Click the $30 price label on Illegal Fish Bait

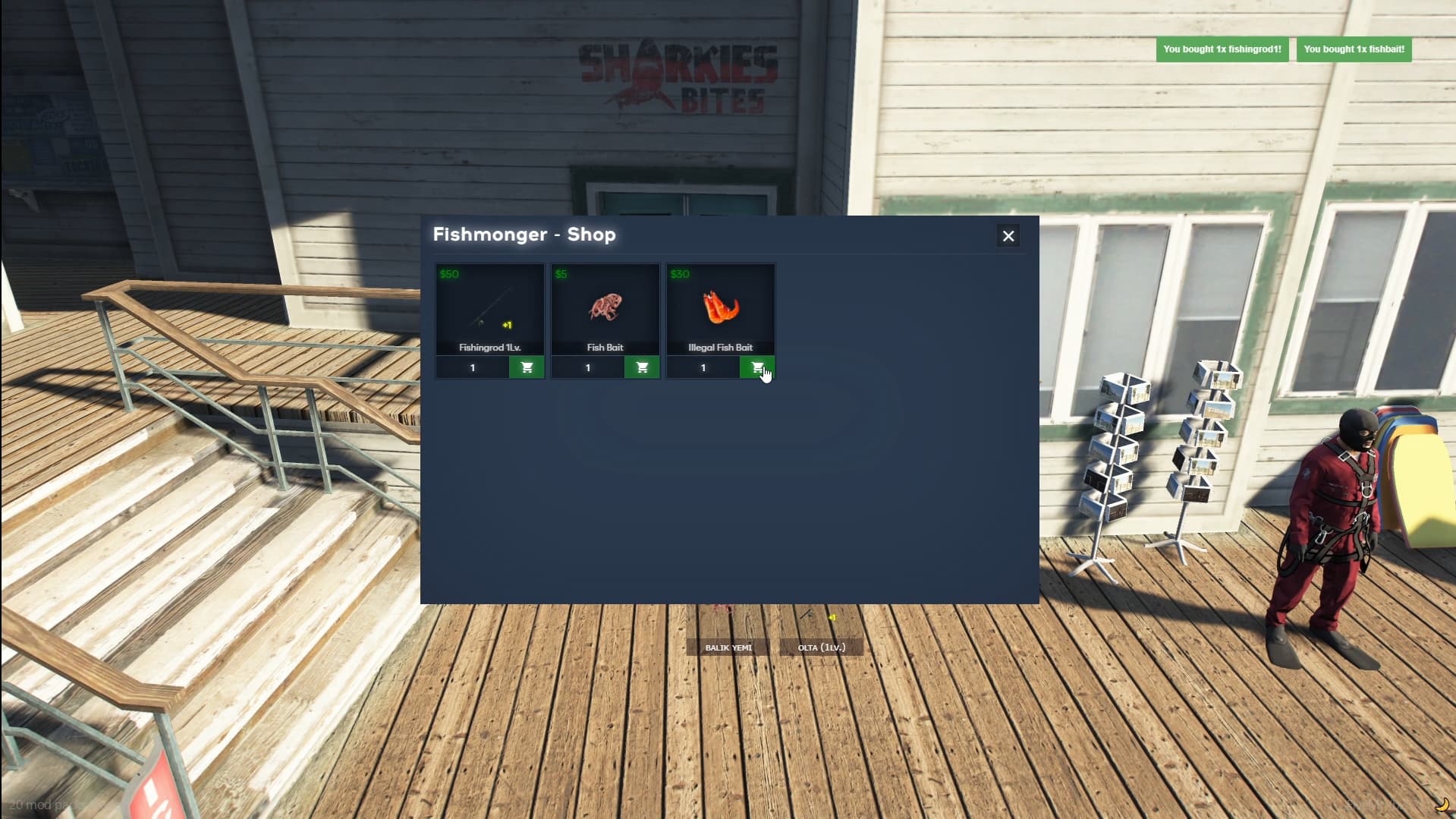click(x=679, y=274)
